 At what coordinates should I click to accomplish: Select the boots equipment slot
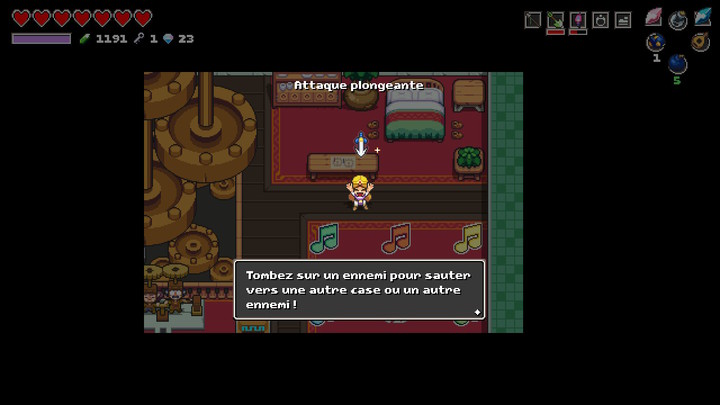pos(623,19)
